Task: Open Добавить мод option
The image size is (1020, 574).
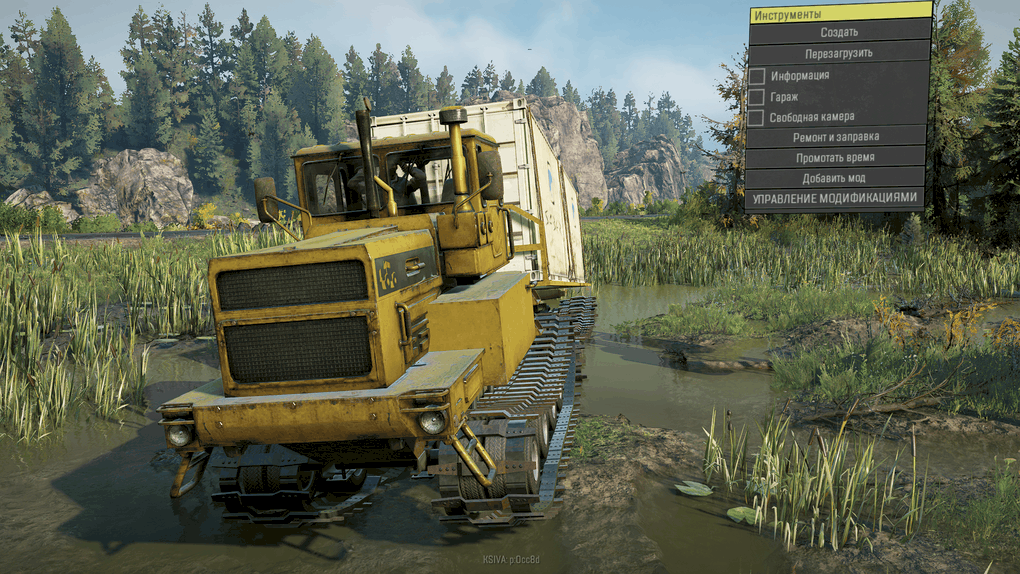Action: click(x=838, y=178)
